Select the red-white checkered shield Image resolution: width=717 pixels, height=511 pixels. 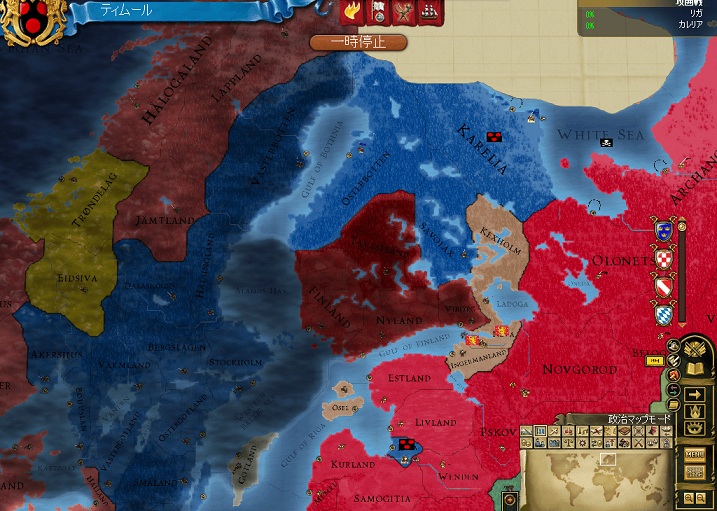click(662, 259)
